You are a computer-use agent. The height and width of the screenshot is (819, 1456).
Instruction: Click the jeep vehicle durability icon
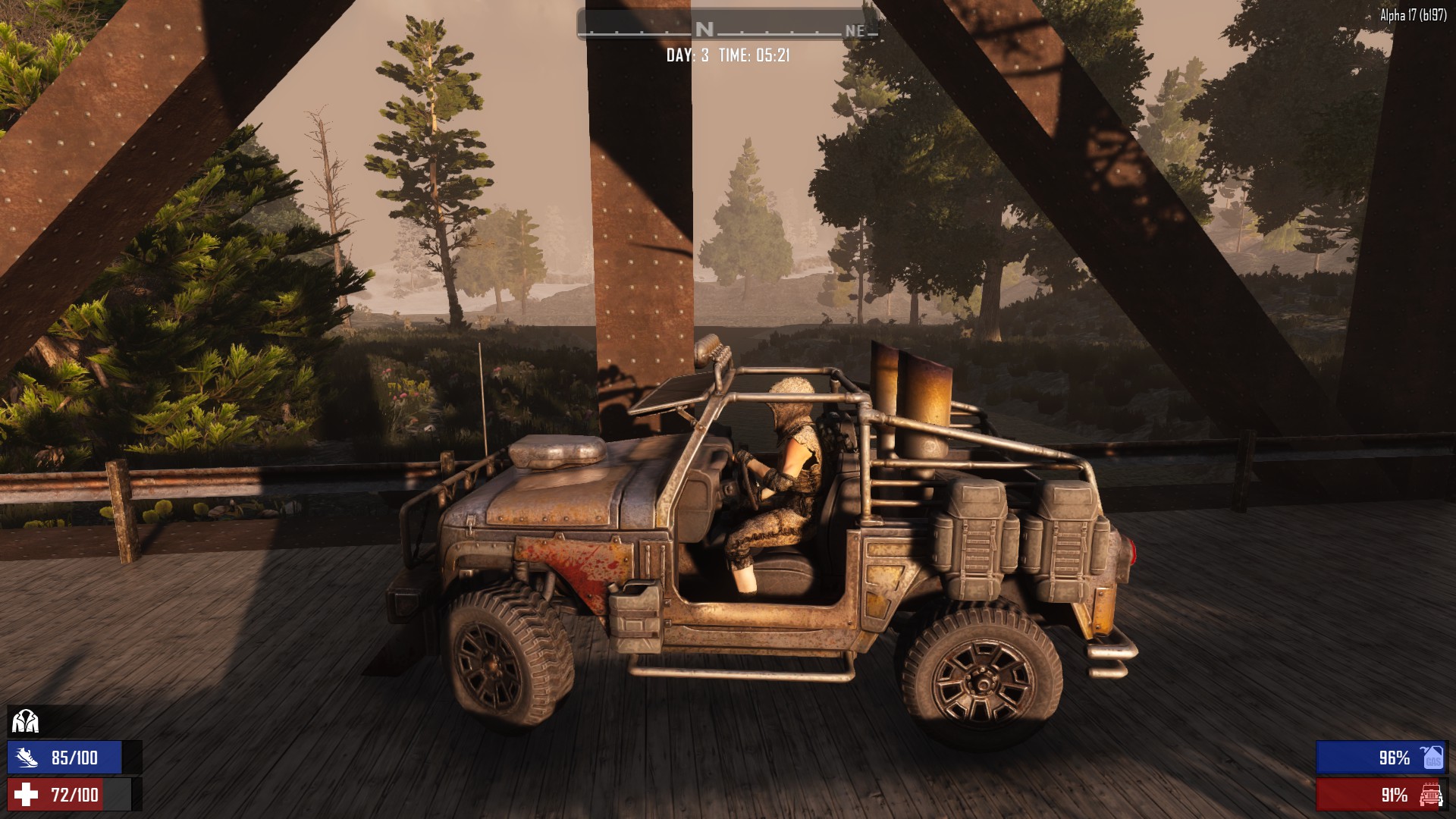click(1430, 795)
